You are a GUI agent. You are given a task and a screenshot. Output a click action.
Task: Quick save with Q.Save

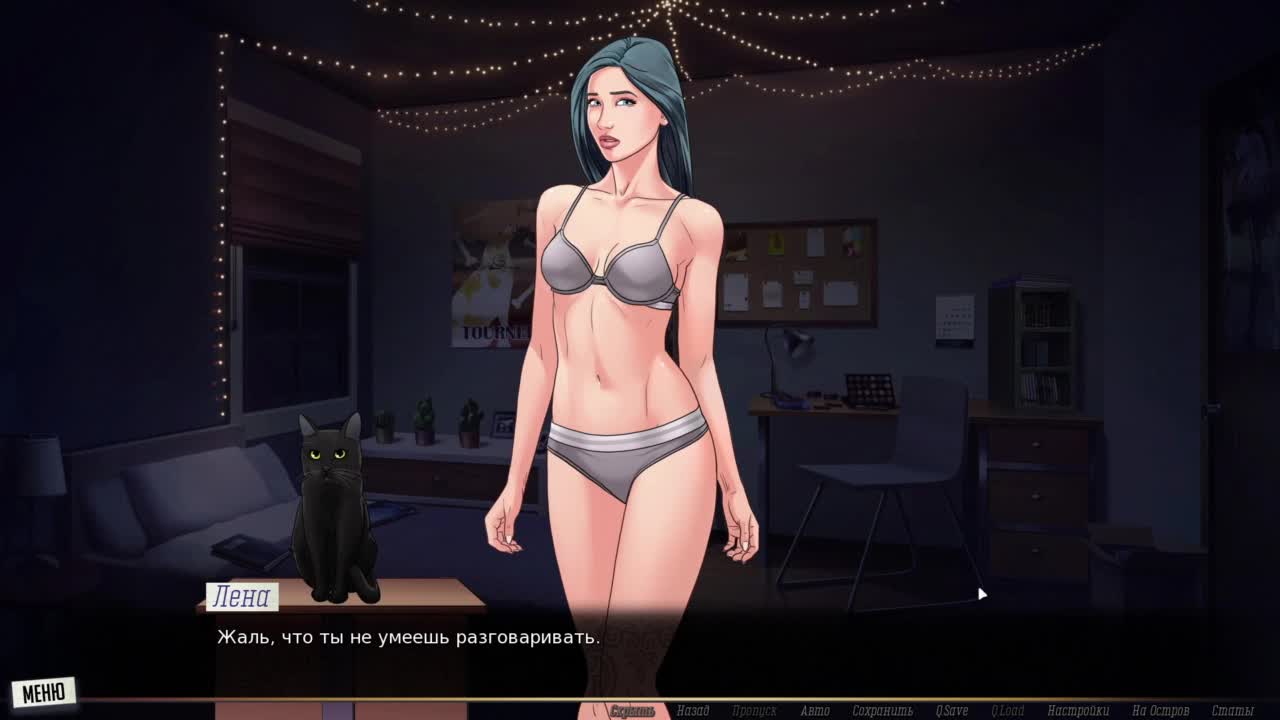point(952,711)
